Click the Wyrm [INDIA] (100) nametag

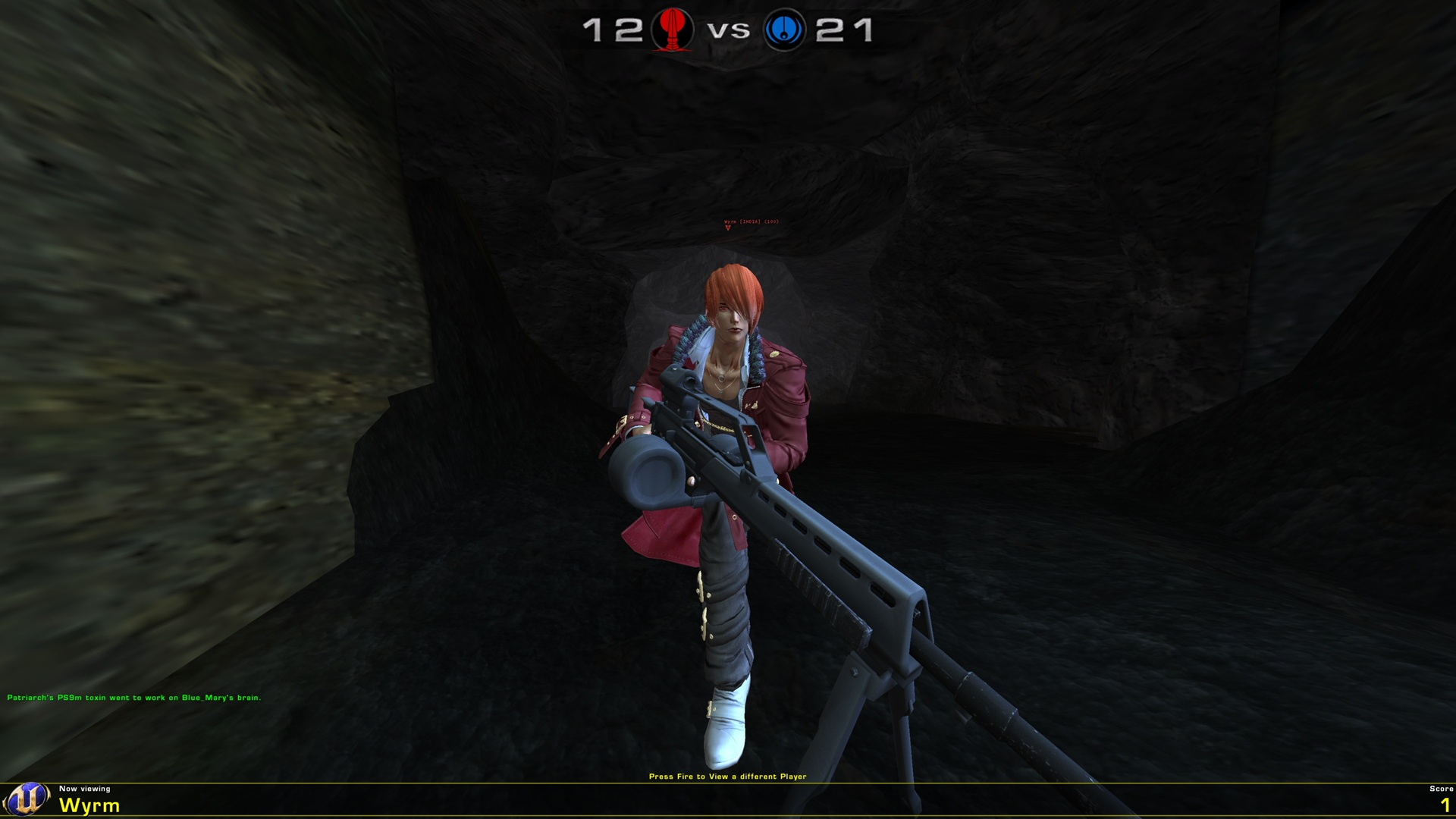pos(751,220)
